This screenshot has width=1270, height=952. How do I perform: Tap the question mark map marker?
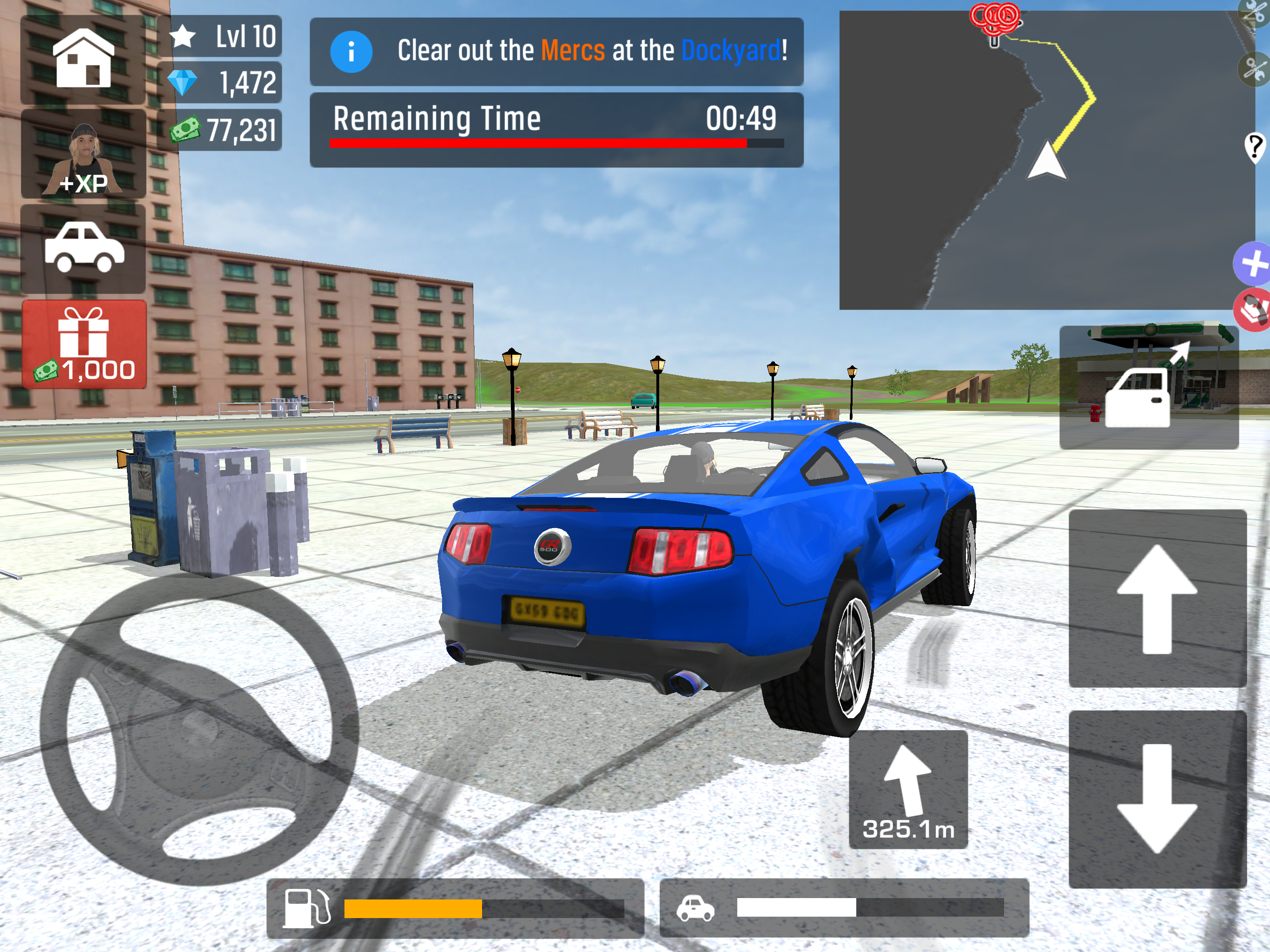click(1256, 147)
